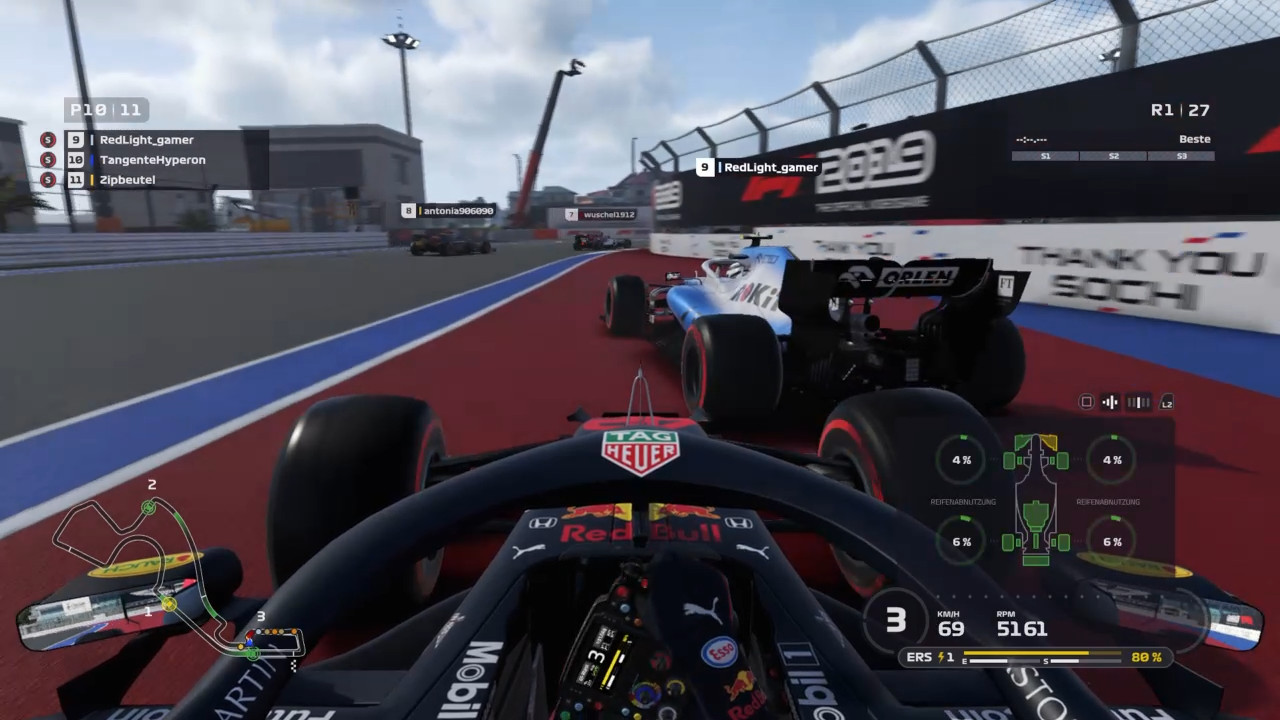Choose the Zipbeutel standings entry

click(127, 180)
